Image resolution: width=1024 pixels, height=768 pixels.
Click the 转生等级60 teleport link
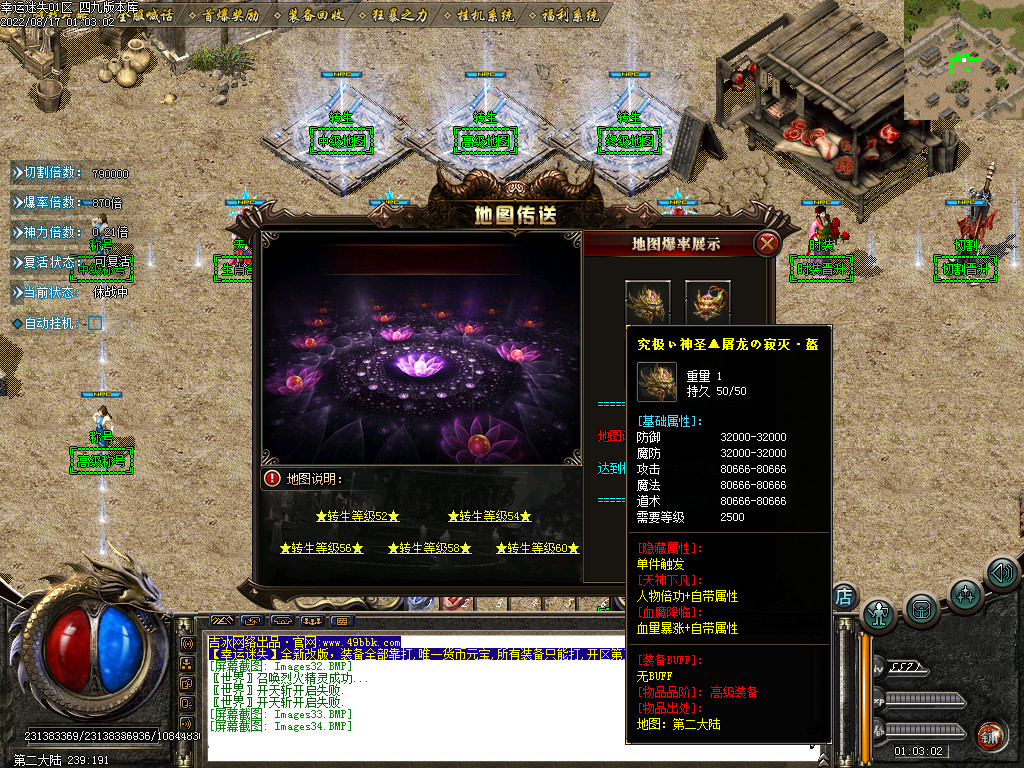[537, 548]
